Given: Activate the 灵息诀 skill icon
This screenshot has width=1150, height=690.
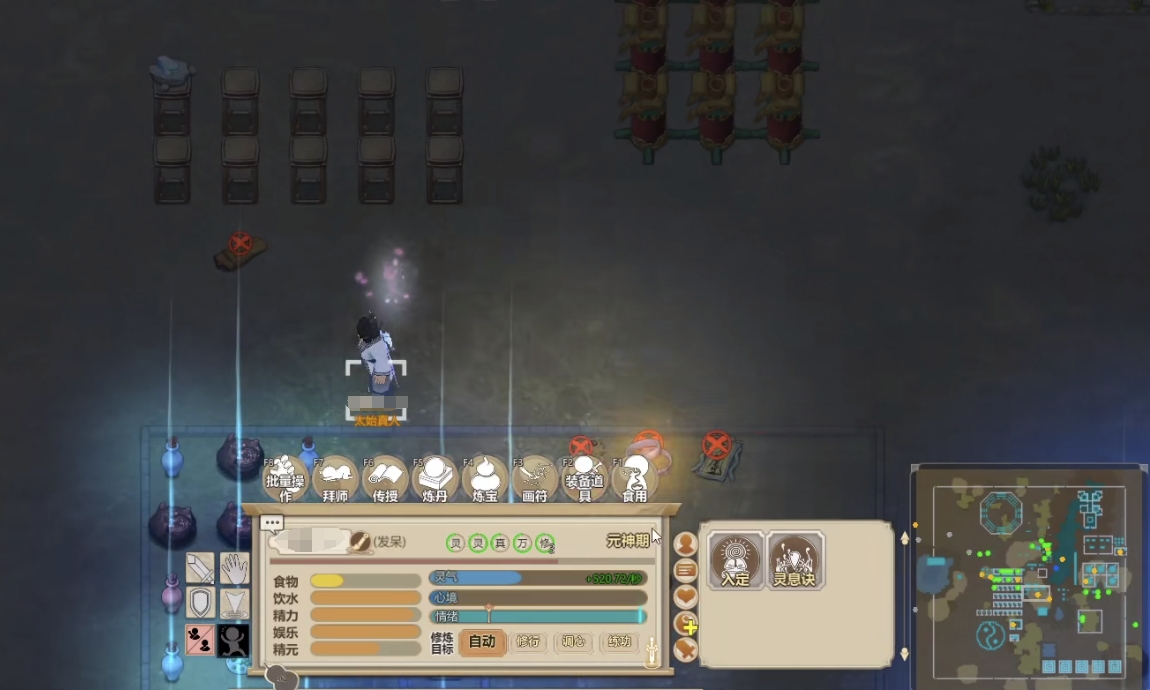Looking at the screenshot, I should [x=795, y=559].
